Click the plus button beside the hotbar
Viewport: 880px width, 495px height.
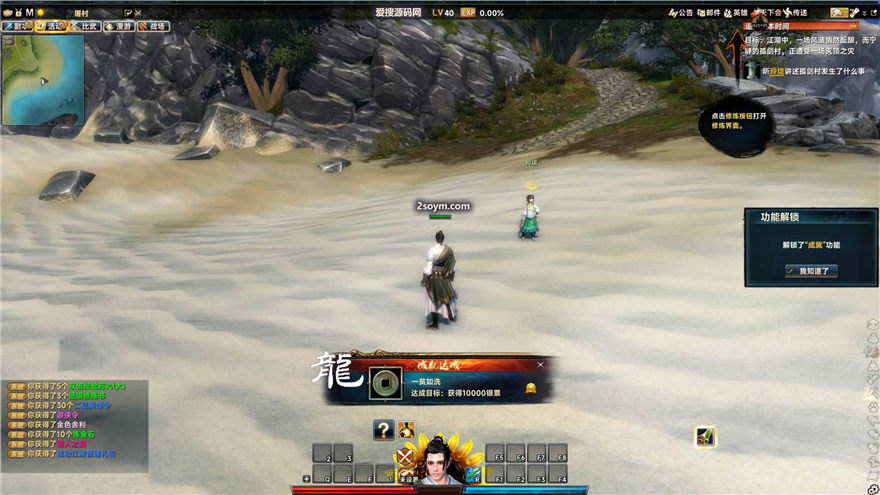[306, 479]
